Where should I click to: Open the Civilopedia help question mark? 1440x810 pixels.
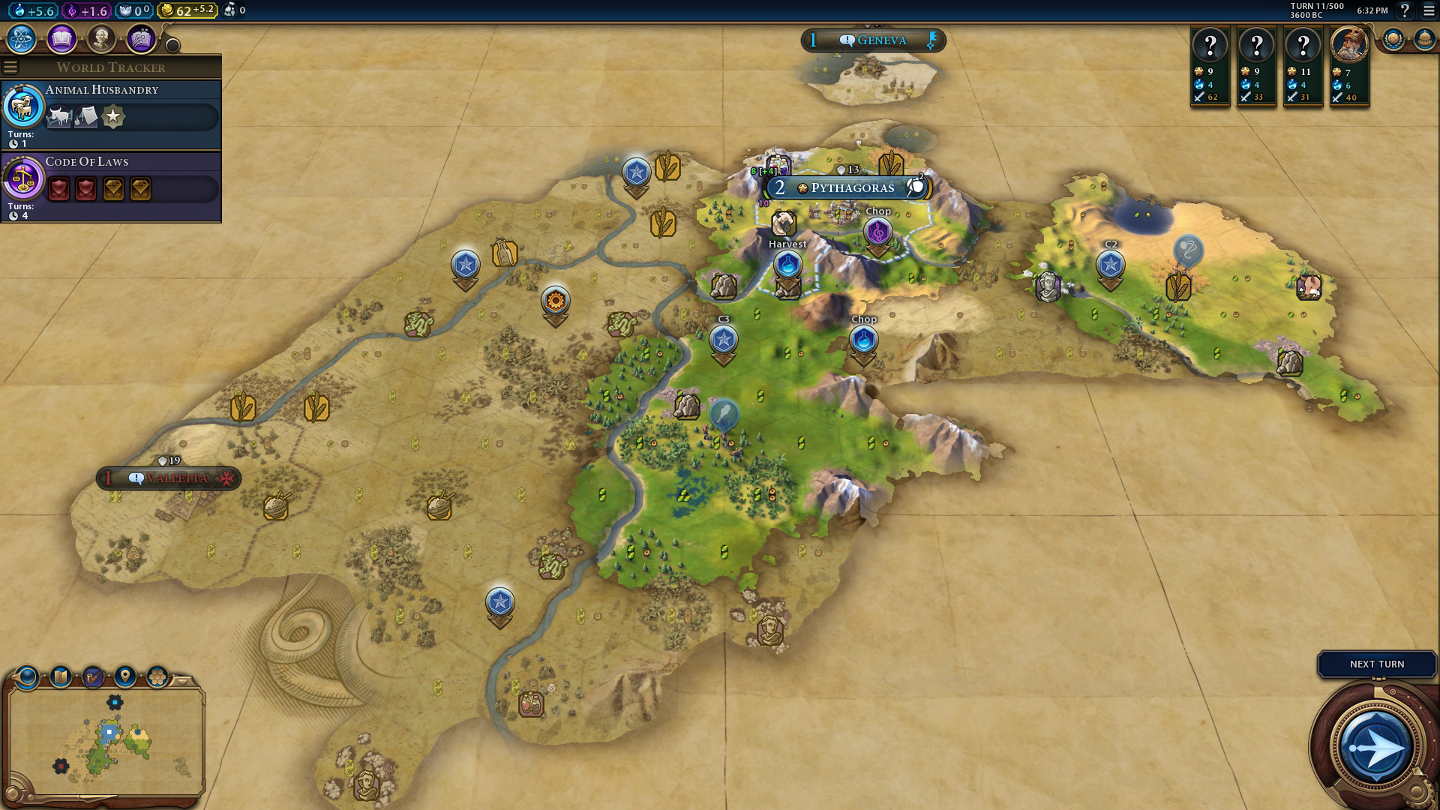1405,10
